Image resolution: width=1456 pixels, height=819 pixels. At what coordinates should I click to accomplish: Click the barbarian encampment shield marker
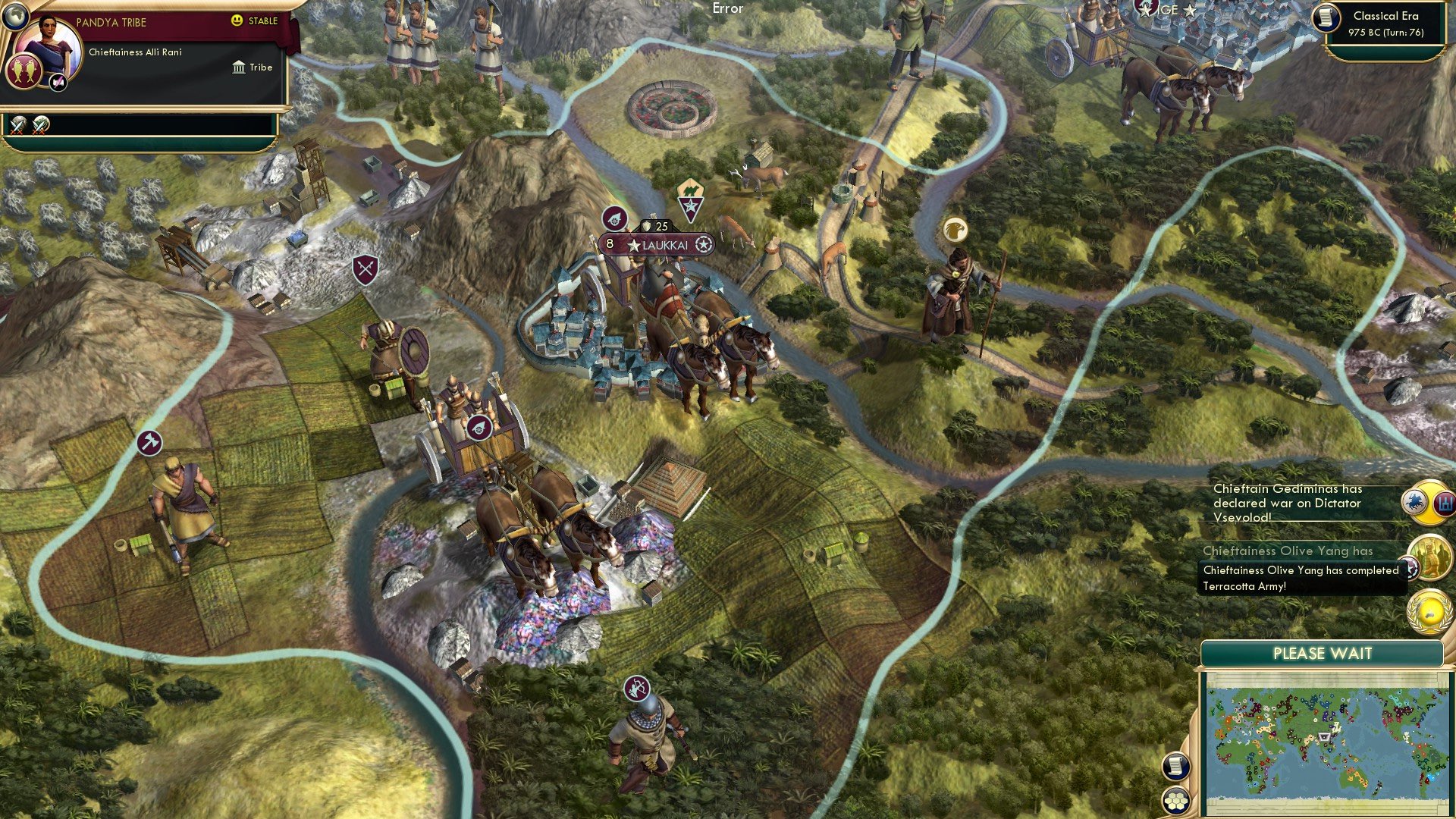coord(364,269)
